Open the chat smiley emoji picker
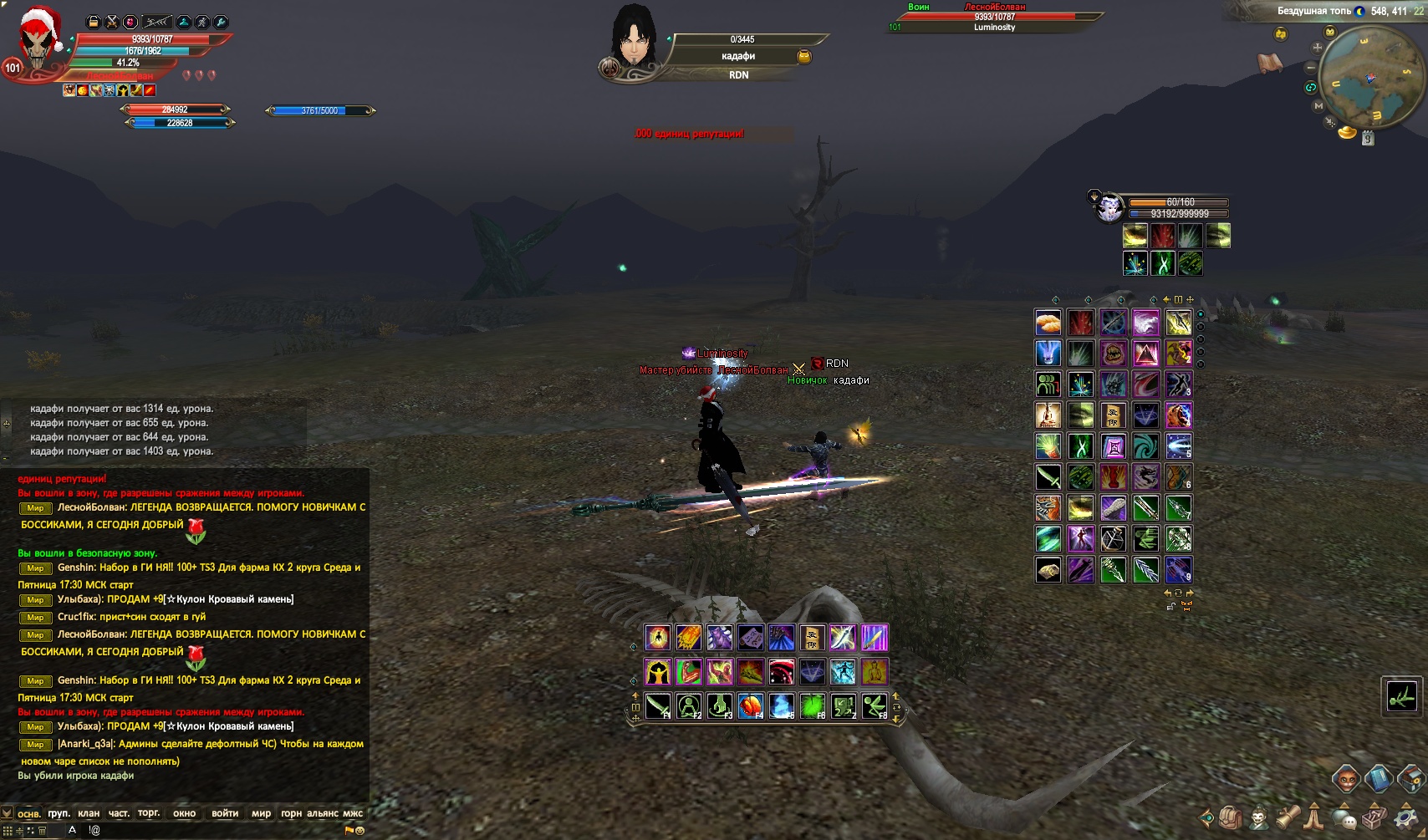Image resolution: width=1428 pixels, height=840 pixels. (360, 830)
